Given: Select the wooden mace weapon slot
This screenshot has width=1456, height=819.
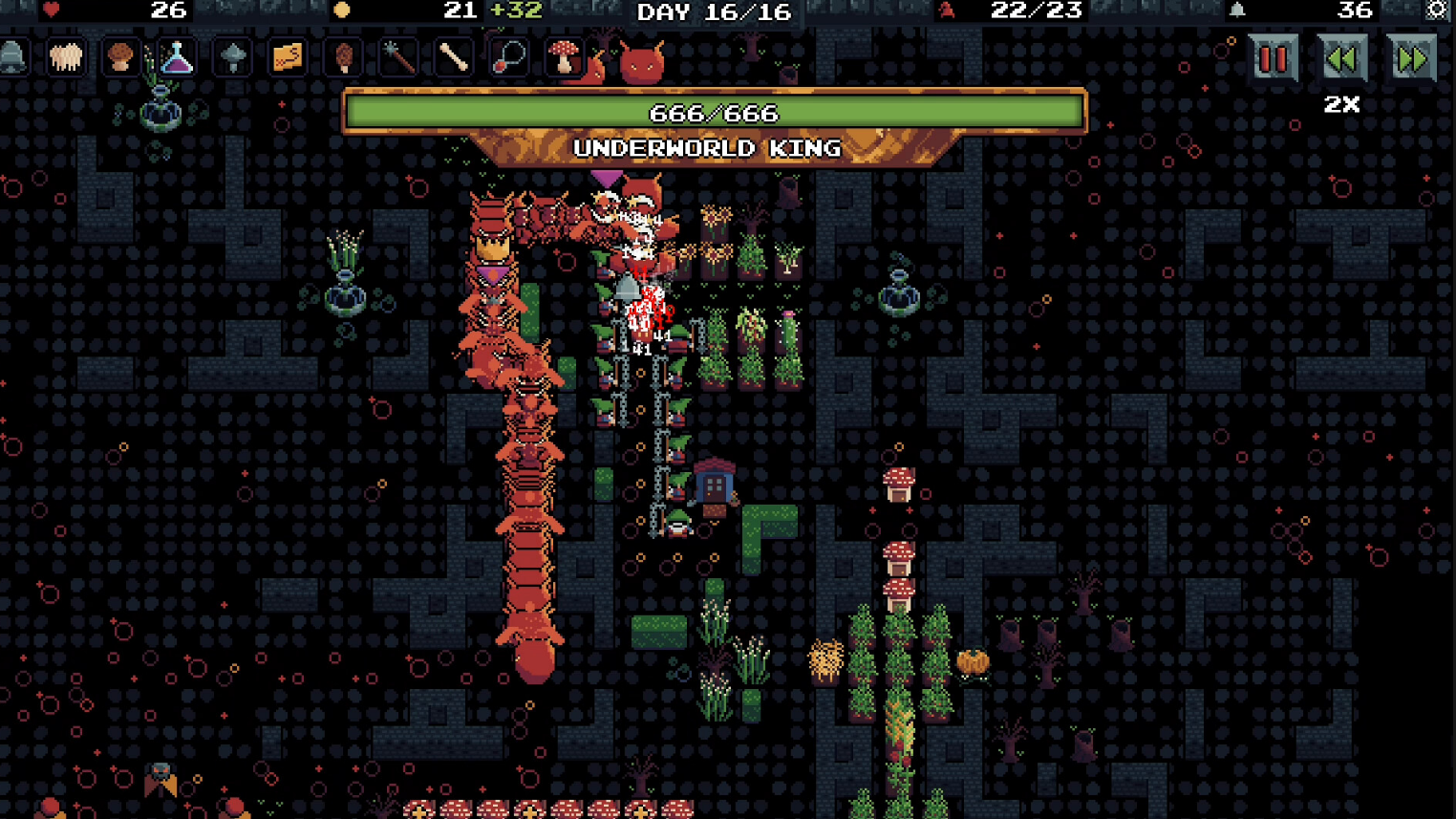Looking at the screenshot, I should (398, 57).
